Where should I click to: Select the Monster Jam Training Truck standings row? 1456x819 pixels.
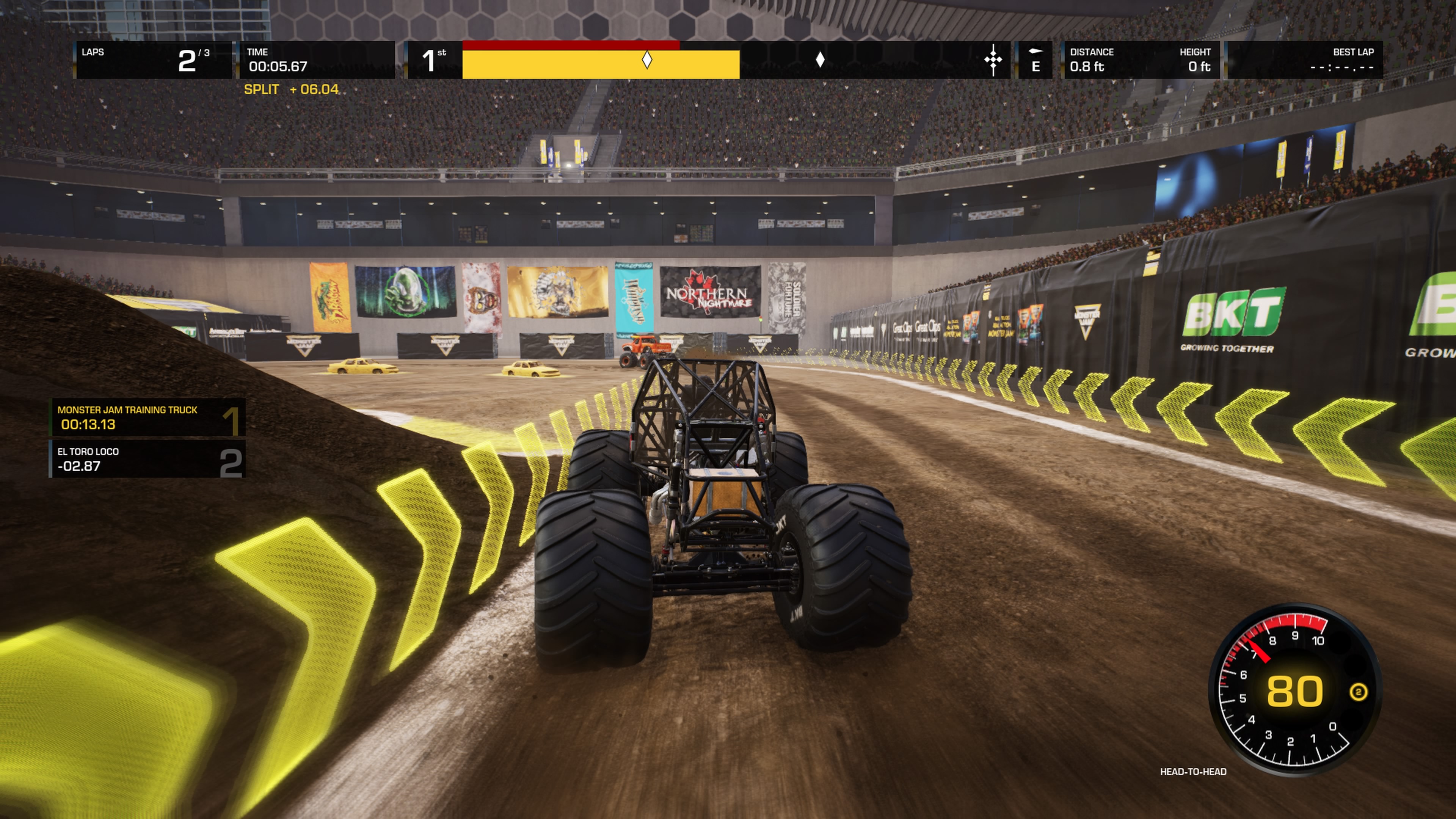tap(147, 418)
